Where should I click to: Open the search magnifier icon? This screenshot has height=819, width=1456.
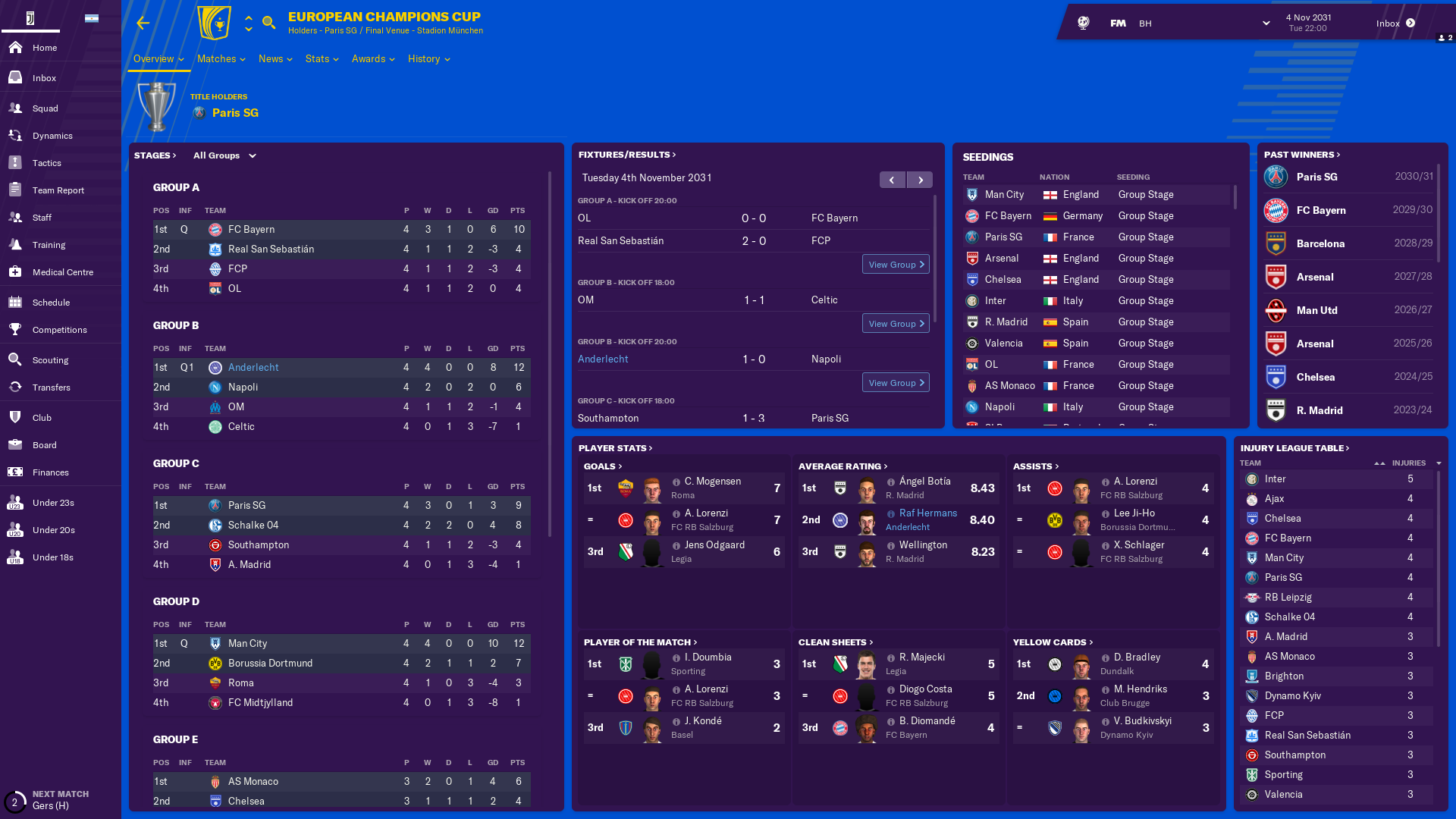[x=268, y=23]
